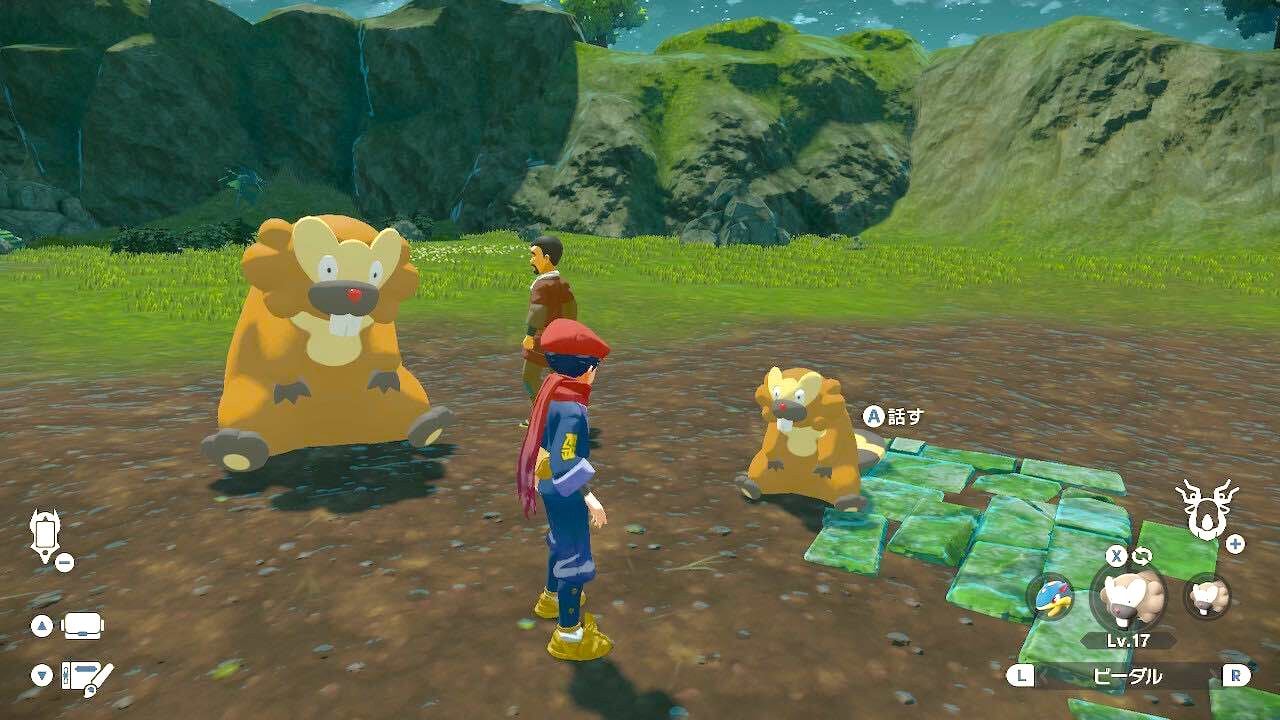Open the Arc Phone menu

[x=45, y=534]
